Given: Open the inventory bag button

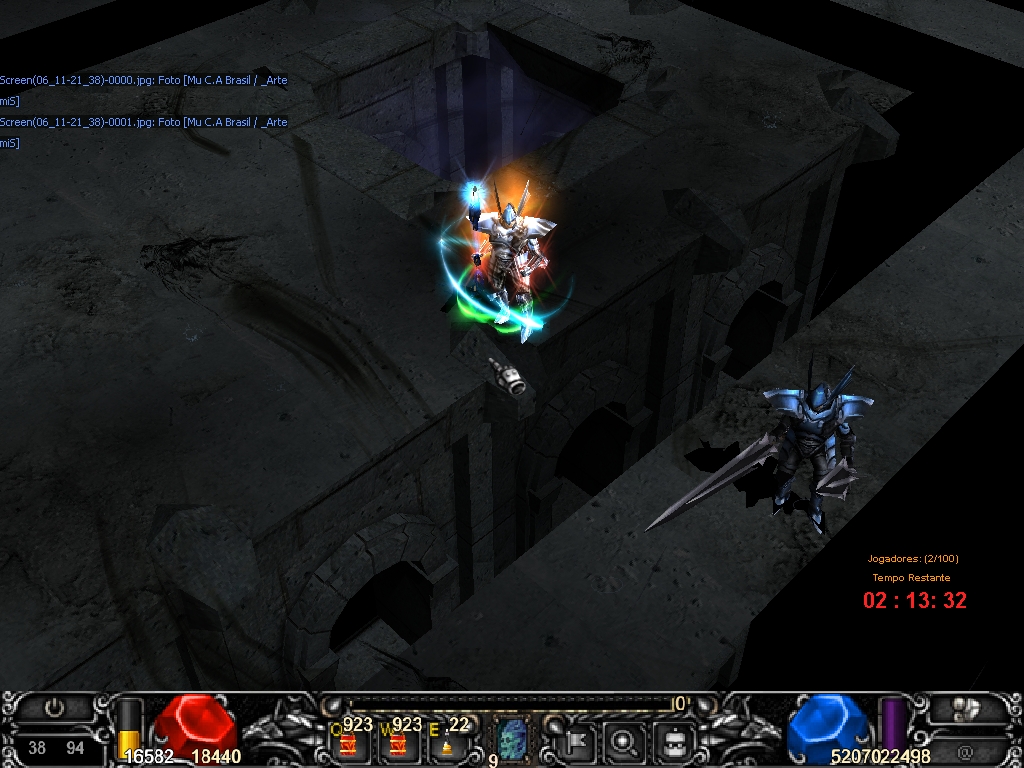Looking at the screenshot, I should pyautogui.click(x=673, y=741).
